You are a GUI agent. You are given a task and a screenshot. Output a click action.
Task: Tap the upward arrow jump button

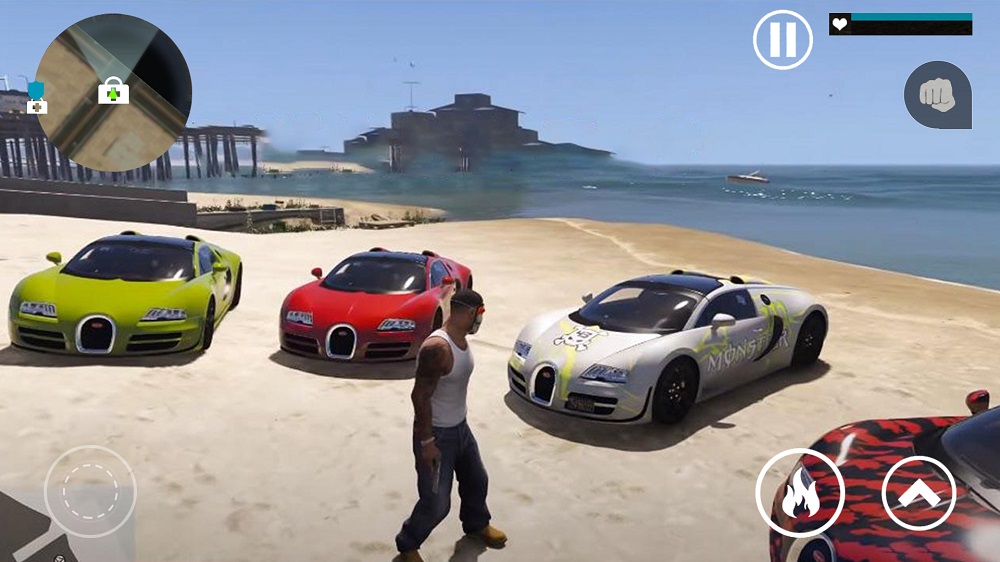tap(919, 493)
